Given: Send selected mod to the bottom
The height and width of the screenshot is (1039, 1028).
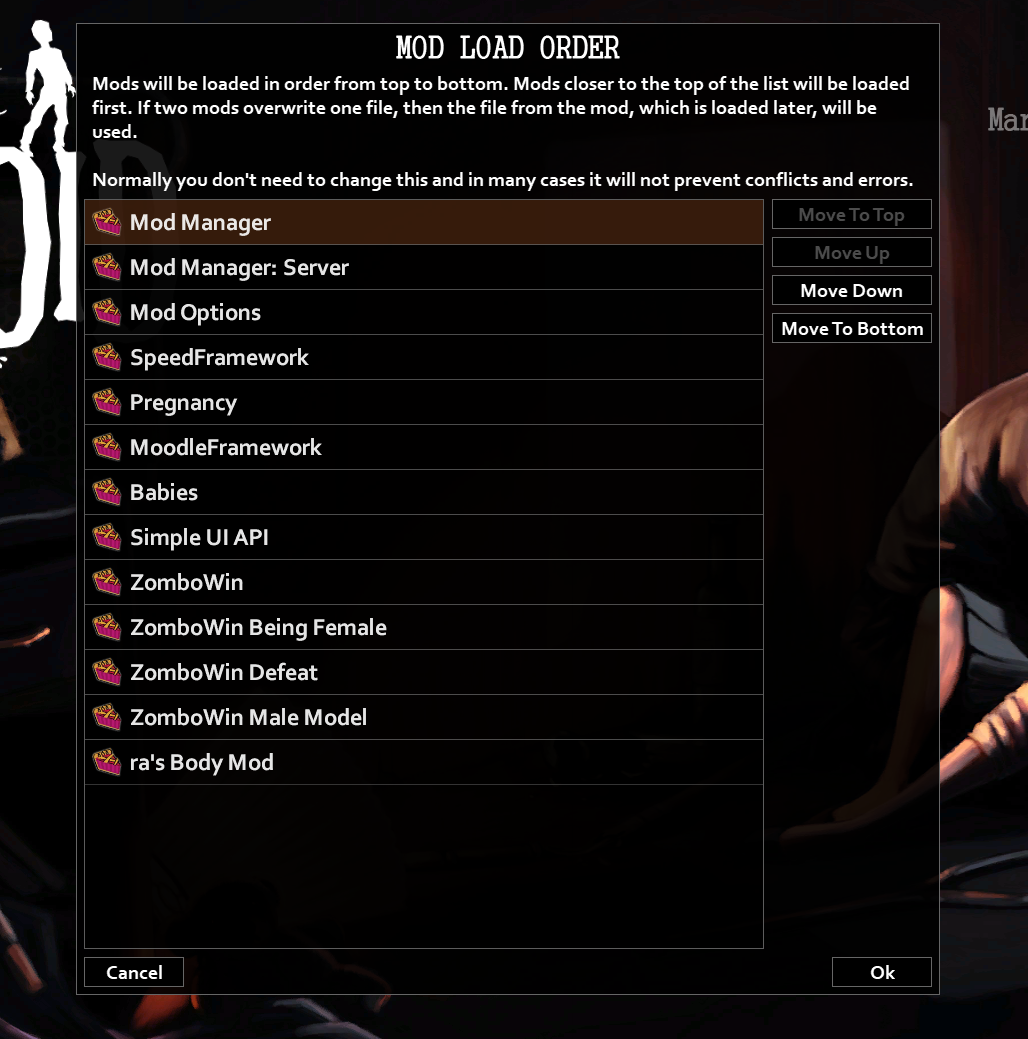Looking at the screenshot, I should click(x=851, y=329).
